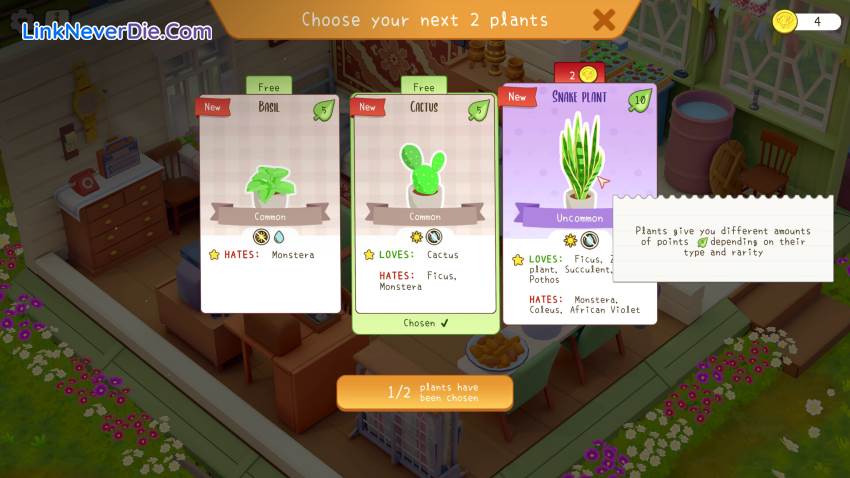The height and width of the screenshot is (478, 850).
Task: Close the plant selection screen
Action: (x=604, y=19)
